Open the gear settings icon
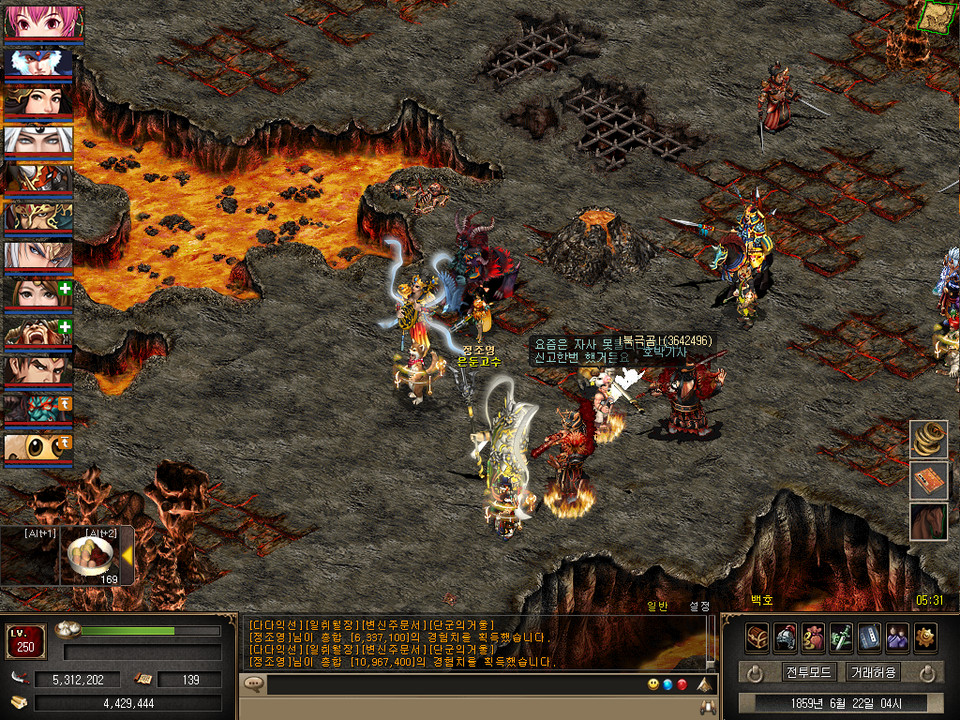Image resolution: width=960 pixels, height=720 pixels. tap(925, 637)
